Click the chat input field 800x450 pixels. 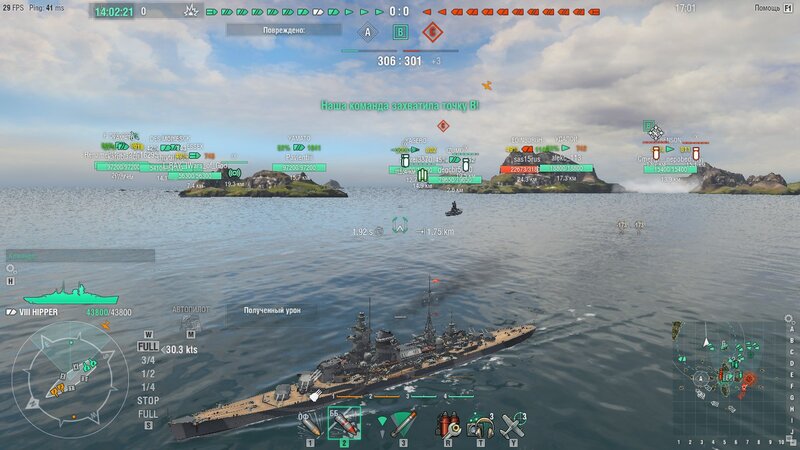80,256
